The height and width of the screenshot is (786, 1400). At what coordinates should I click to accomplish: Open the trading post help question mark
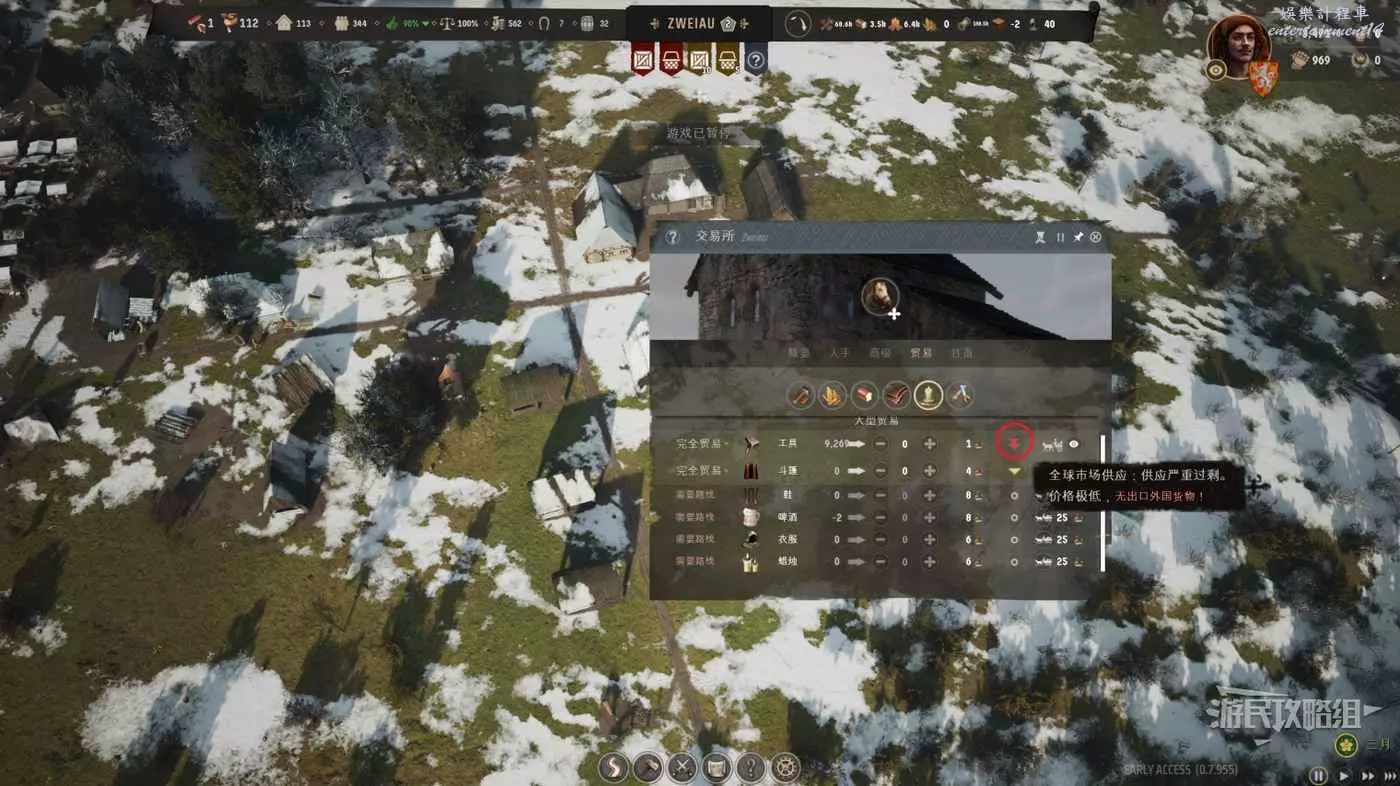(673, 237)
